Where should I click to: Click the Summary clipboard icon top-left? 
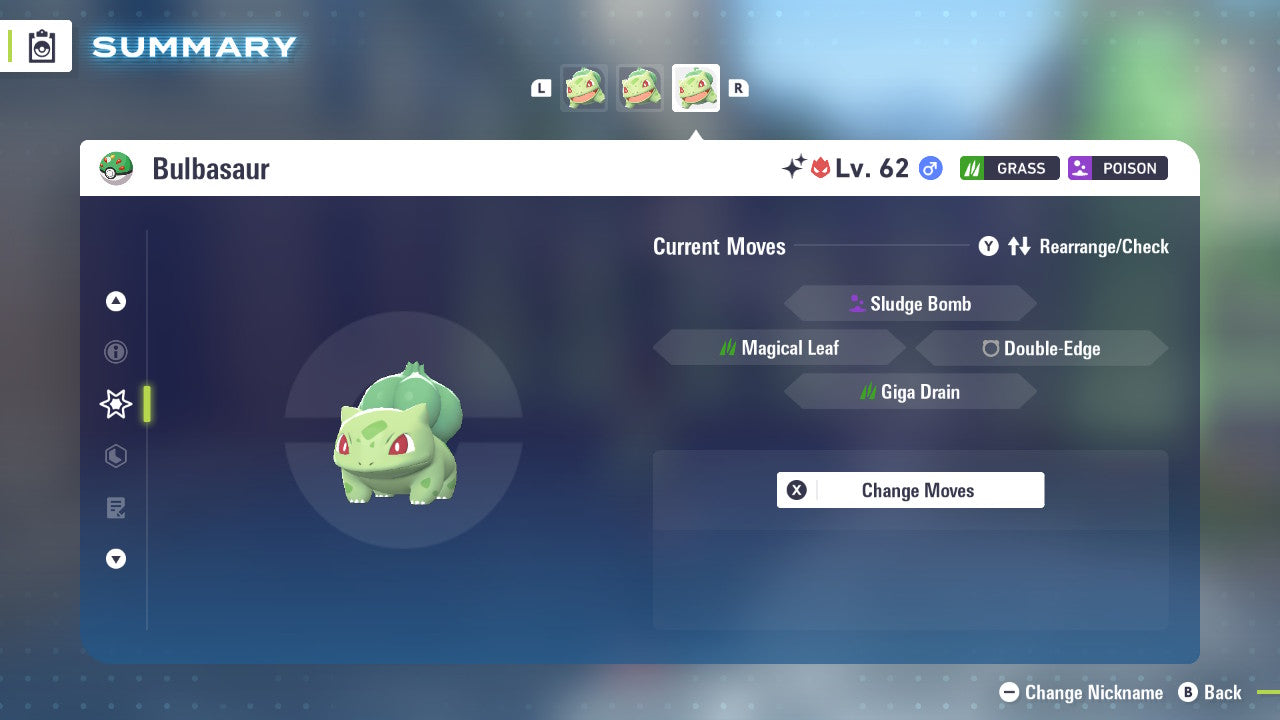(x=41, y=46)
